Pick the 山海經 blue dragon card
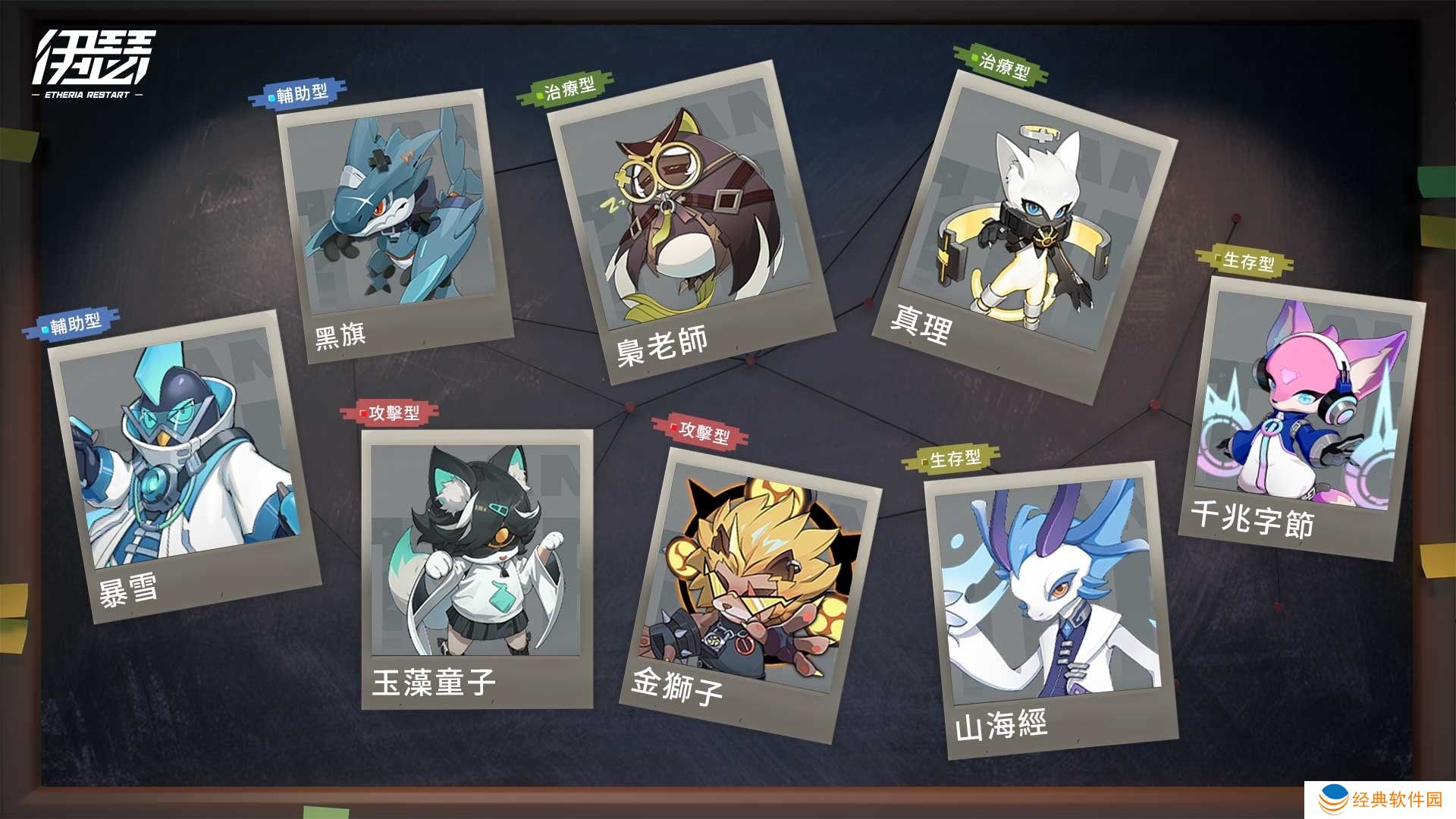This screenshot has width=1456, height=819. (1050, 607)
